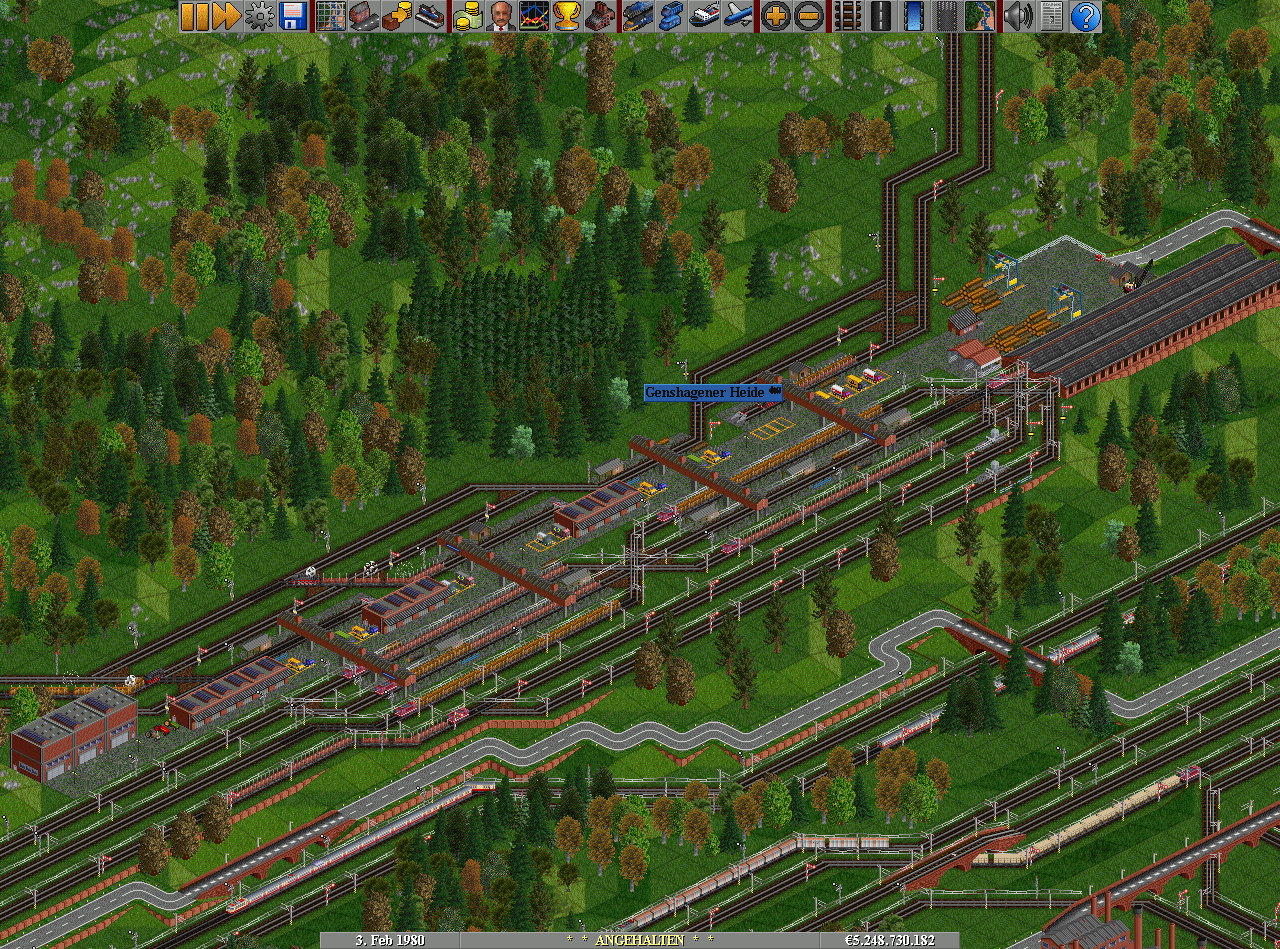
Task: Open railway track construction
Action: coord(847,16)
